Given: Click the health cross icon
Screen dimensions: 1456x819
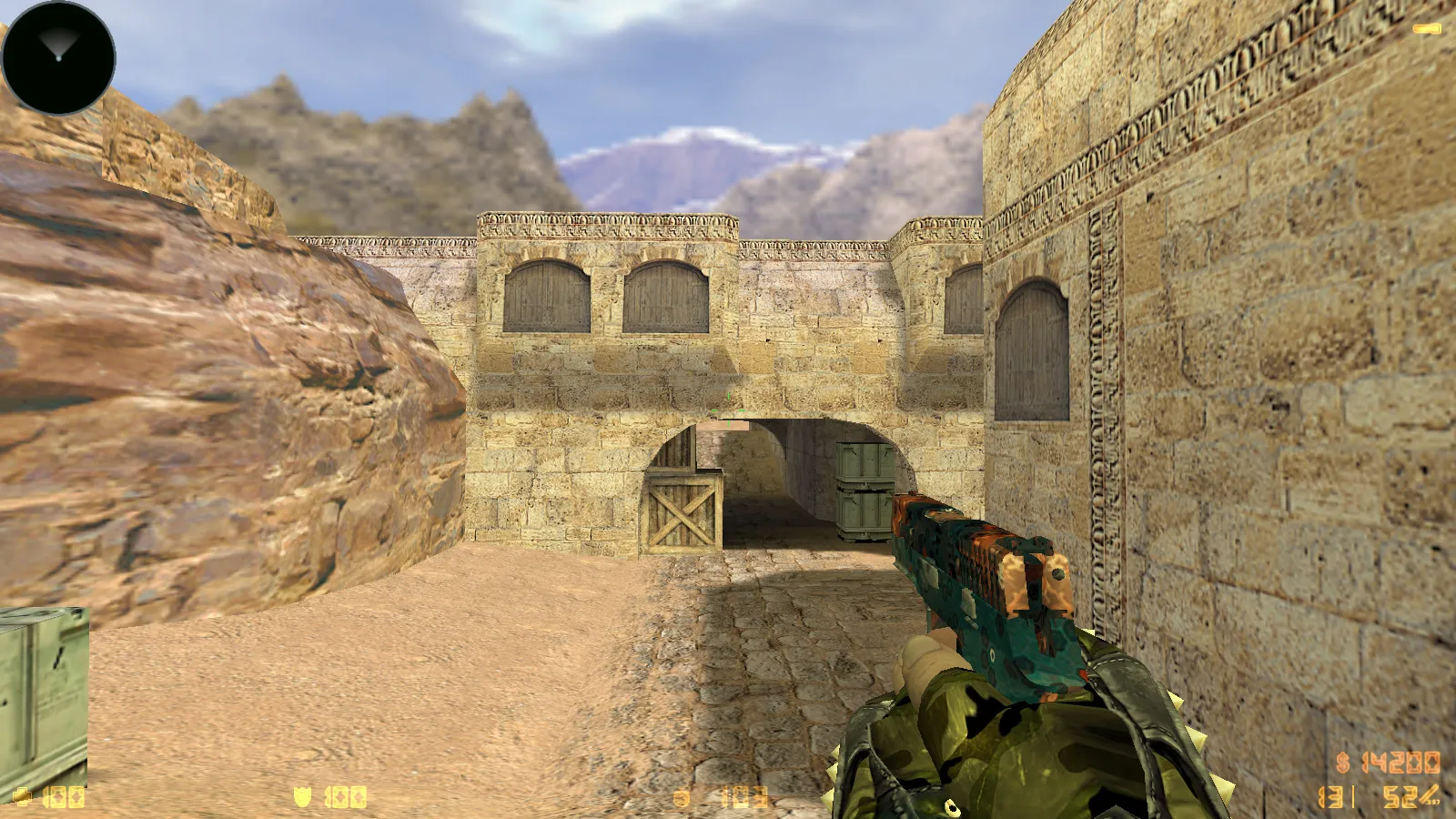Looking at the screenshot, I should pos(23,798).
